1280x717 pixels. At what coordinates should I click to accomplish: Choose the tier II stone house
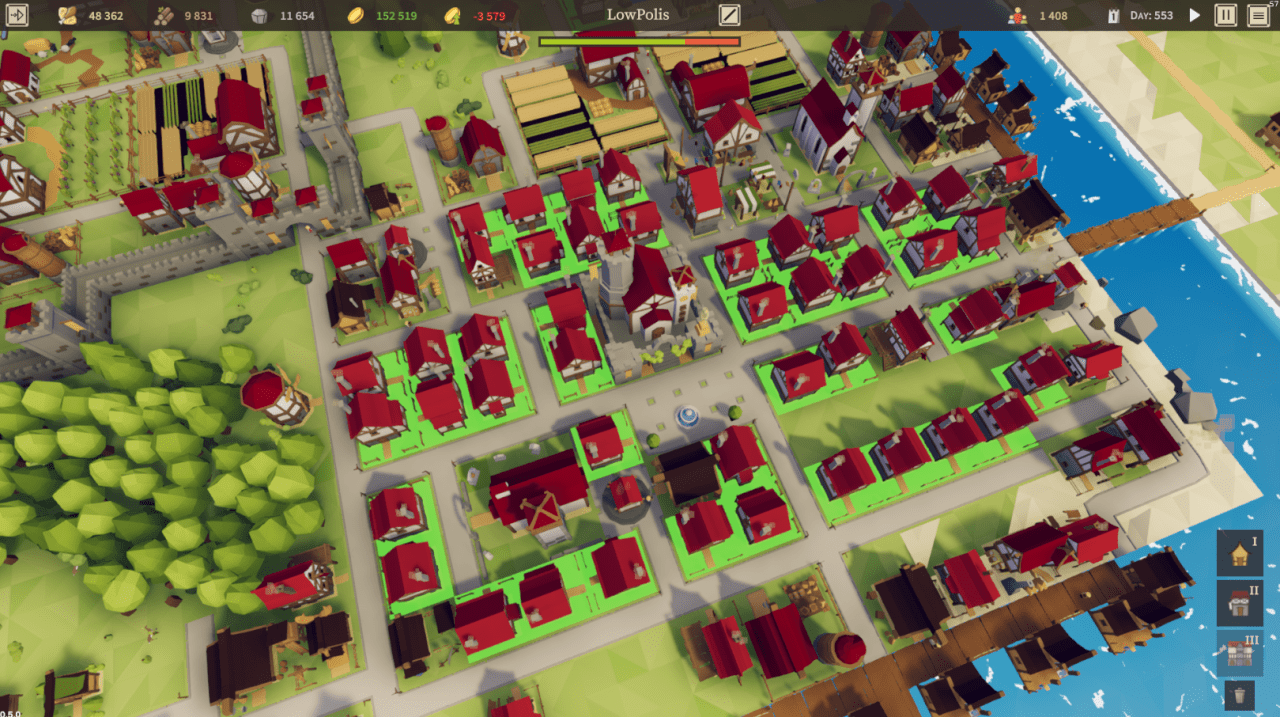(x=1240, y=603)
